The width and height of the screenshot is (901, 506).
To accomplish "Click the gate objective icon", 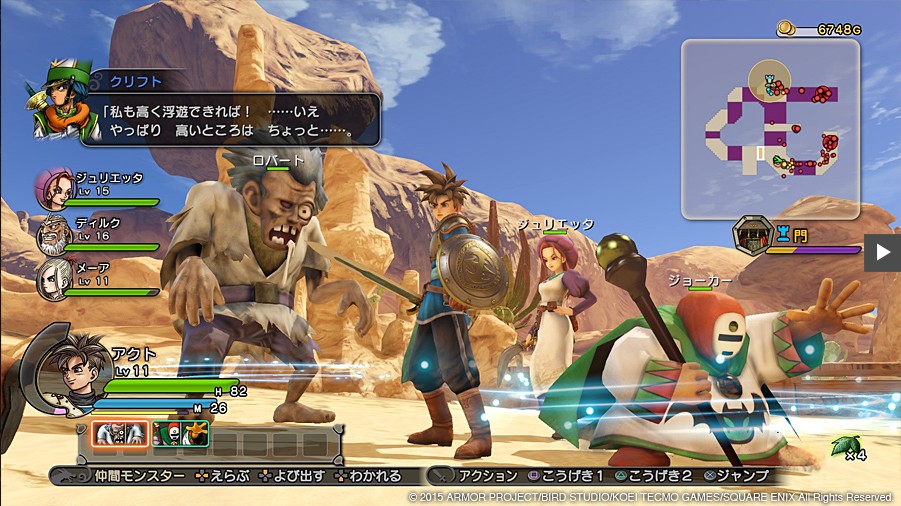I will pyautogui.click(x=752, y=236).
